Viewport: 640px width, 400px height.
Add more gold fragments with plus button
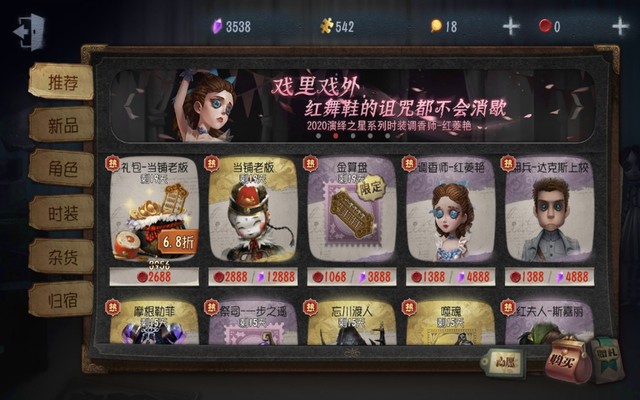tap(511, 27)
